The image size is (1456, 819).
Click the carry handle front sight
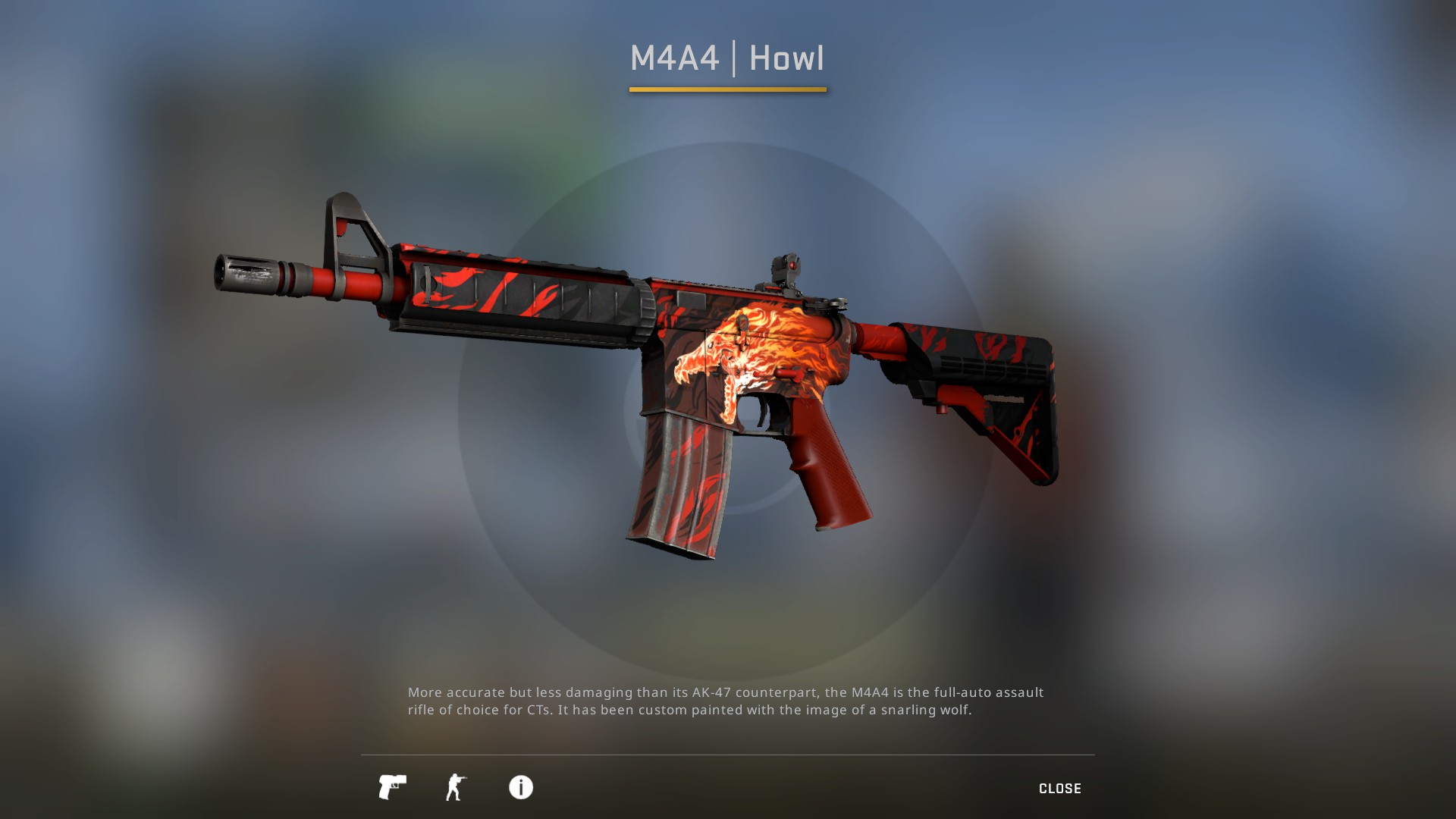353,227
